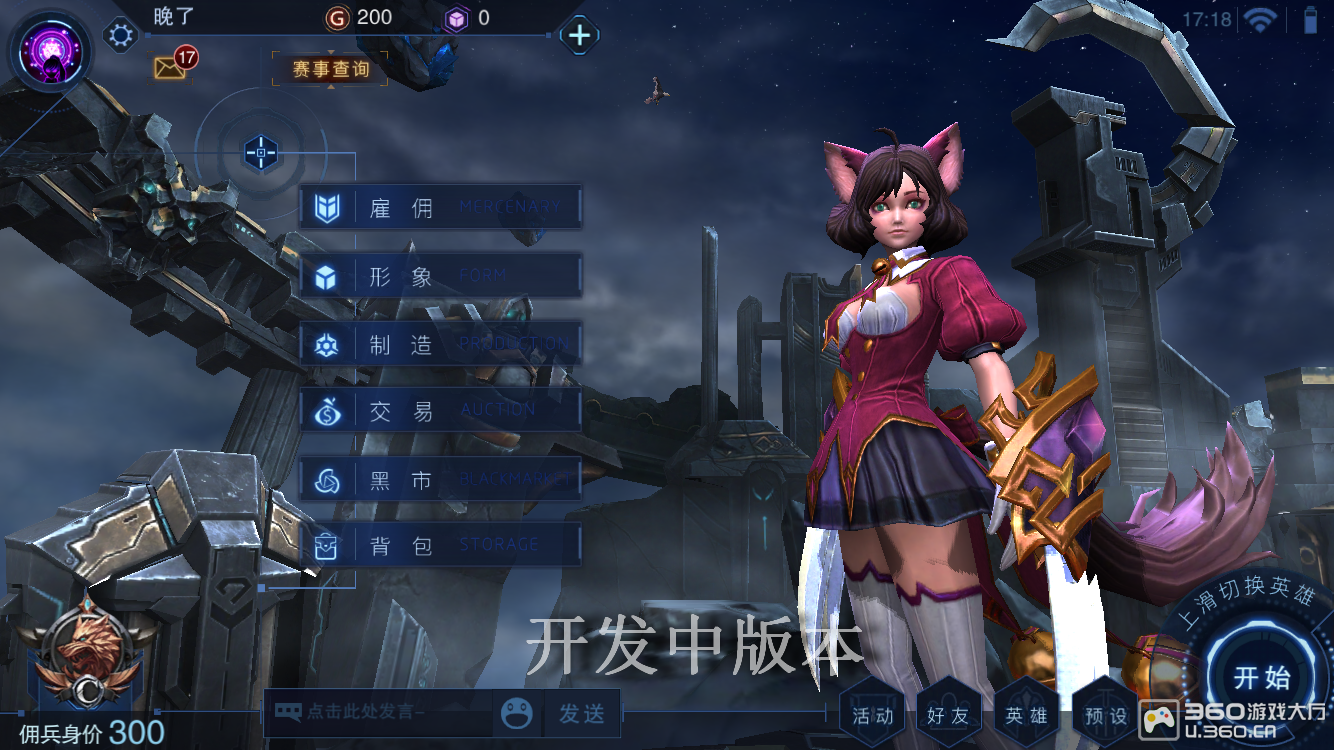Click the chat input field
The width and height of the screenshot is (1334, 750).
tap(380, 713)
